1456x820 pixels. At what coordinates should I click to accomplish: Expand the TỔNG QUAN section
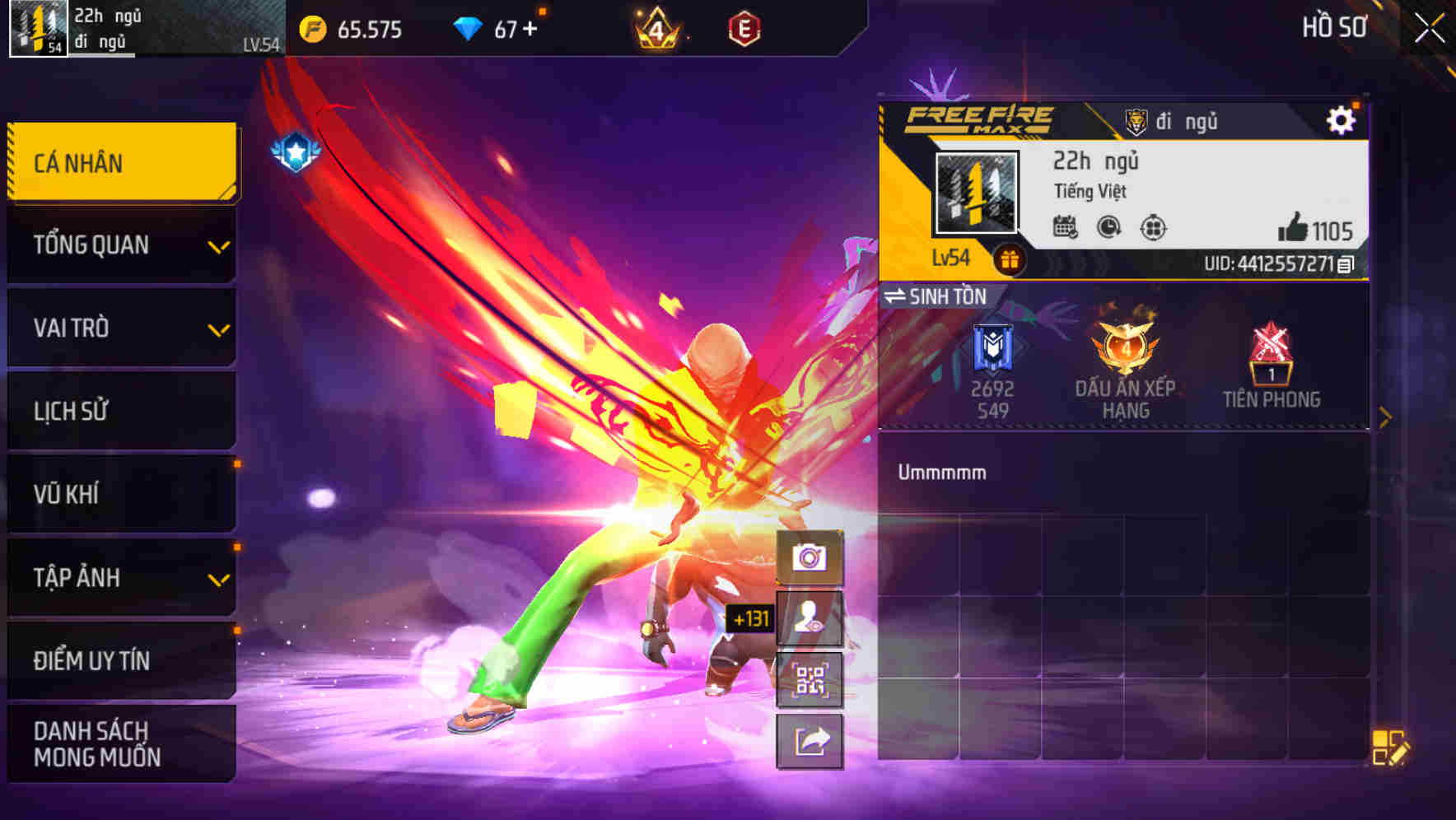122,245
